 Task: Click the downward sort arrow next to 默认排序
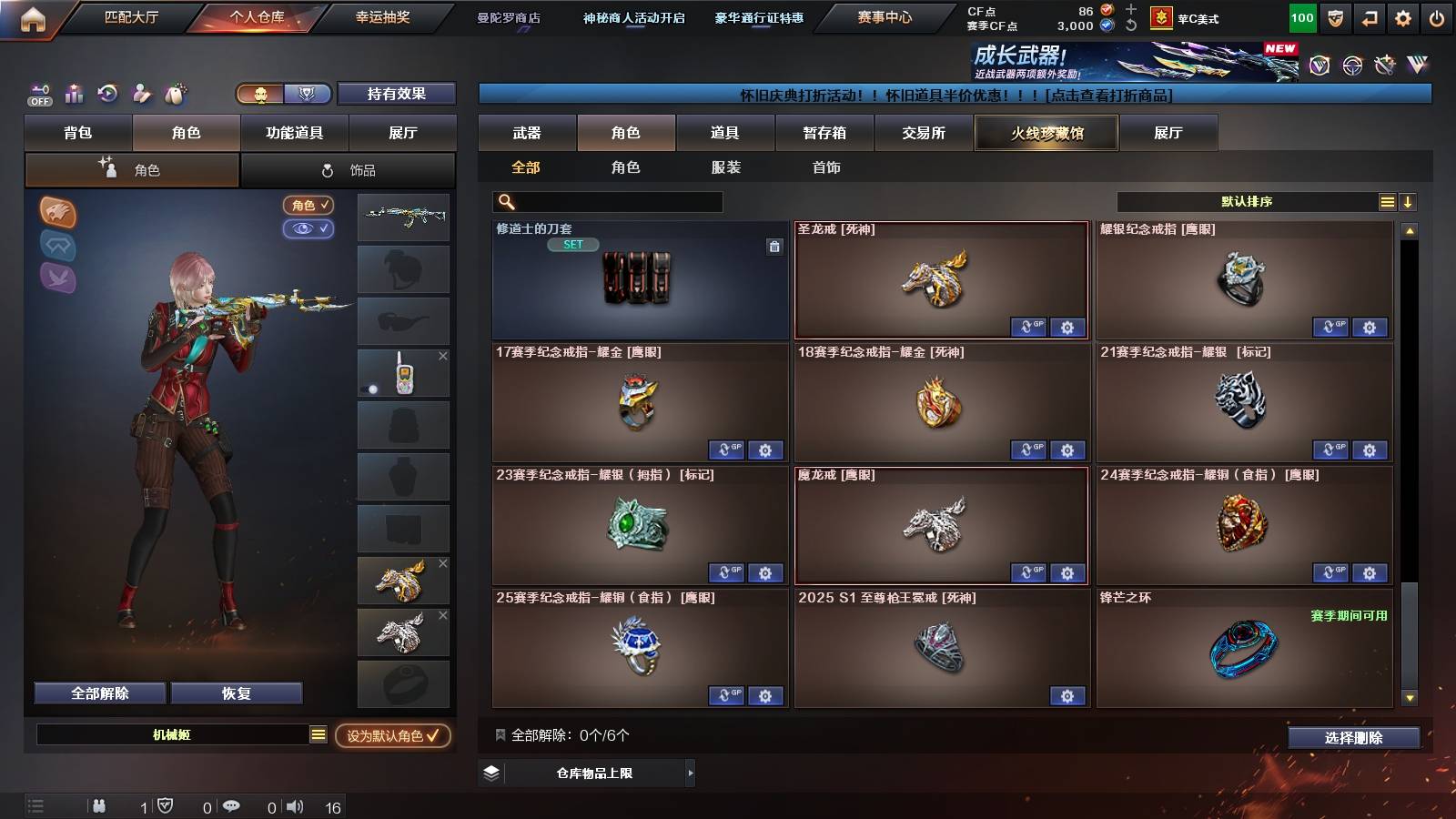[1408, 201]
